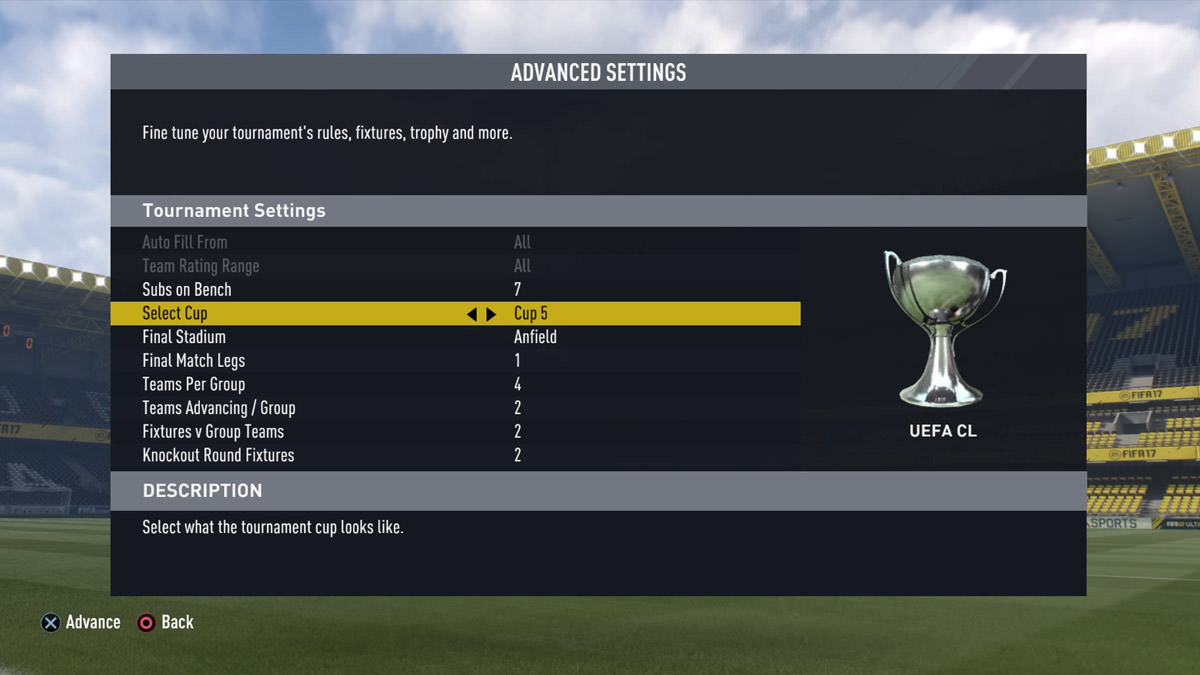Click the left arrow on Select Cup

coord(472,314)
